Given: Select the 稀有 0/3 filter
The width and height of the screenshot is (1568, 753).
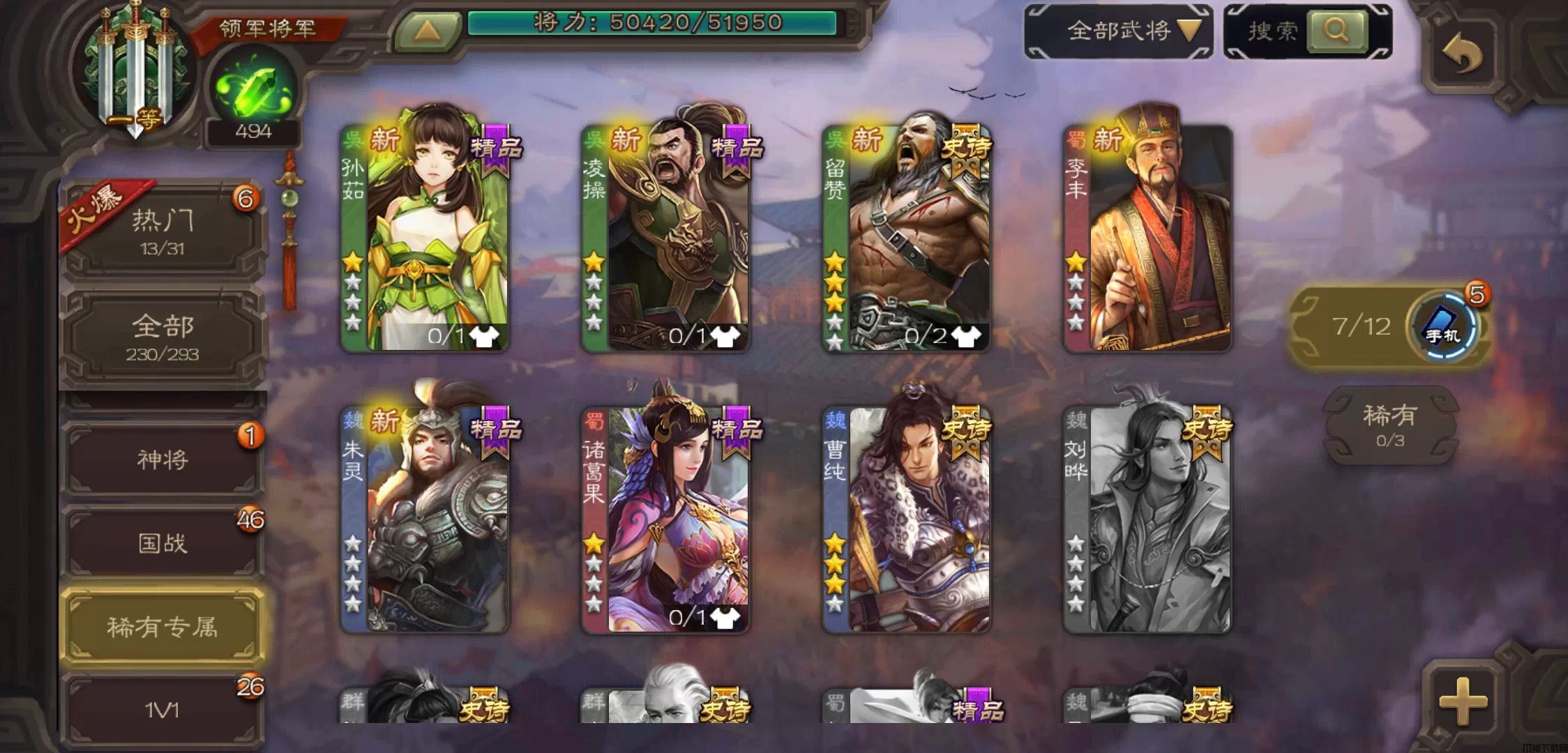Looking at the screenshot, I should [1389, 425].
